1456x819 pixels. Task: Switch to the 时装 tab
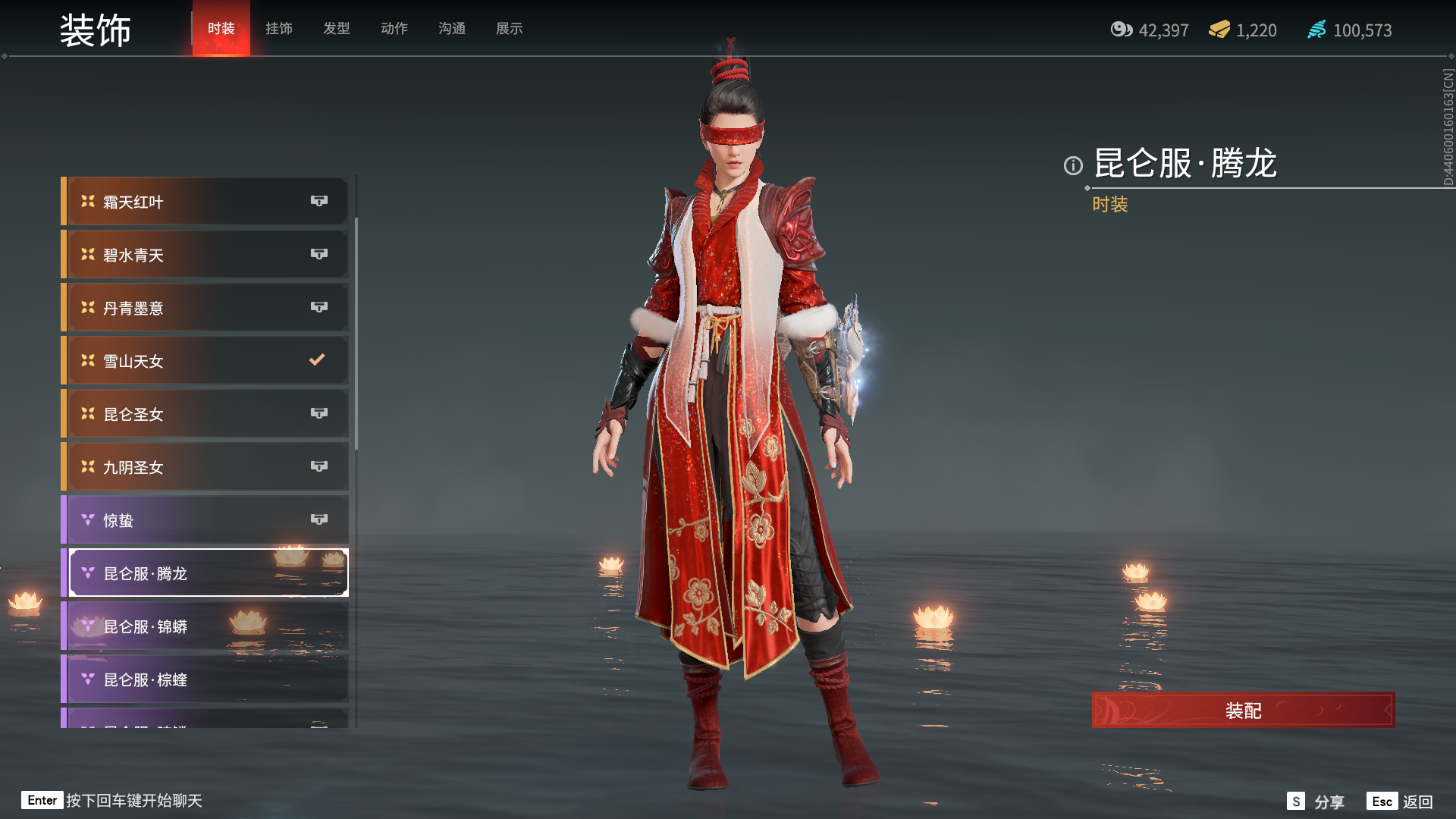[x=221, y=29]
